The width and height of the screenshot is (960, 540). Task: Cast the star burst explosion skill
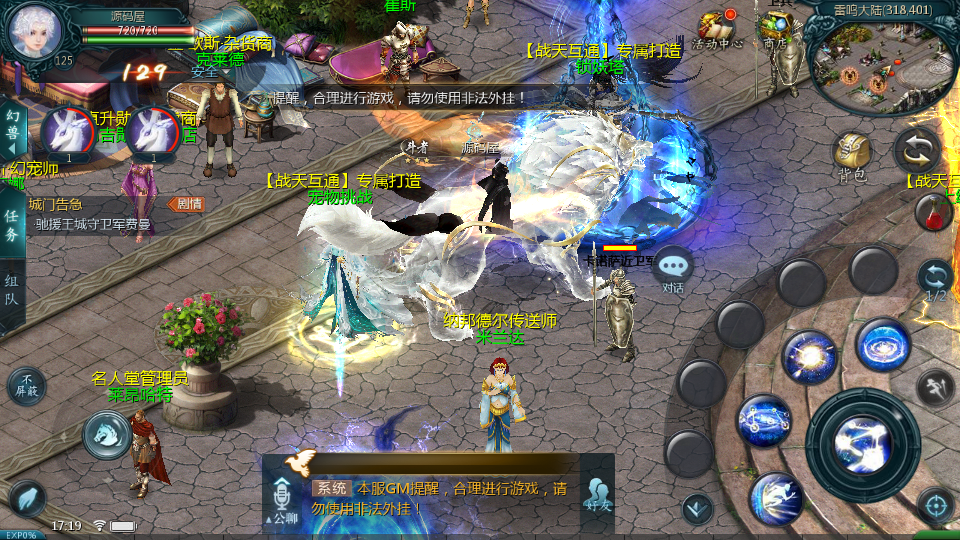click(x=808, y=357)
